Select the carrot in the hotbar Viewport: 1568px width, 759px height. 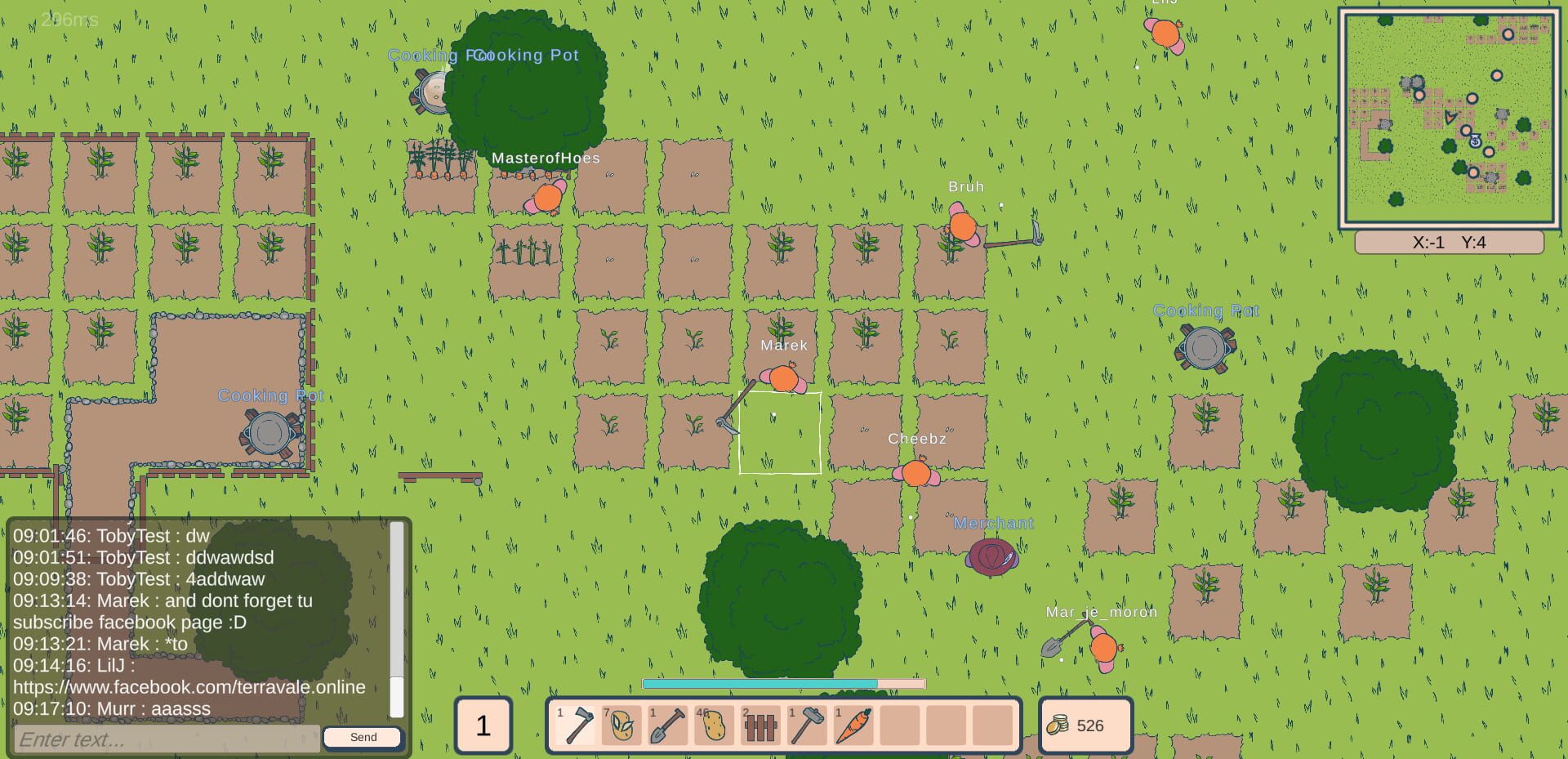coord(854,726)
